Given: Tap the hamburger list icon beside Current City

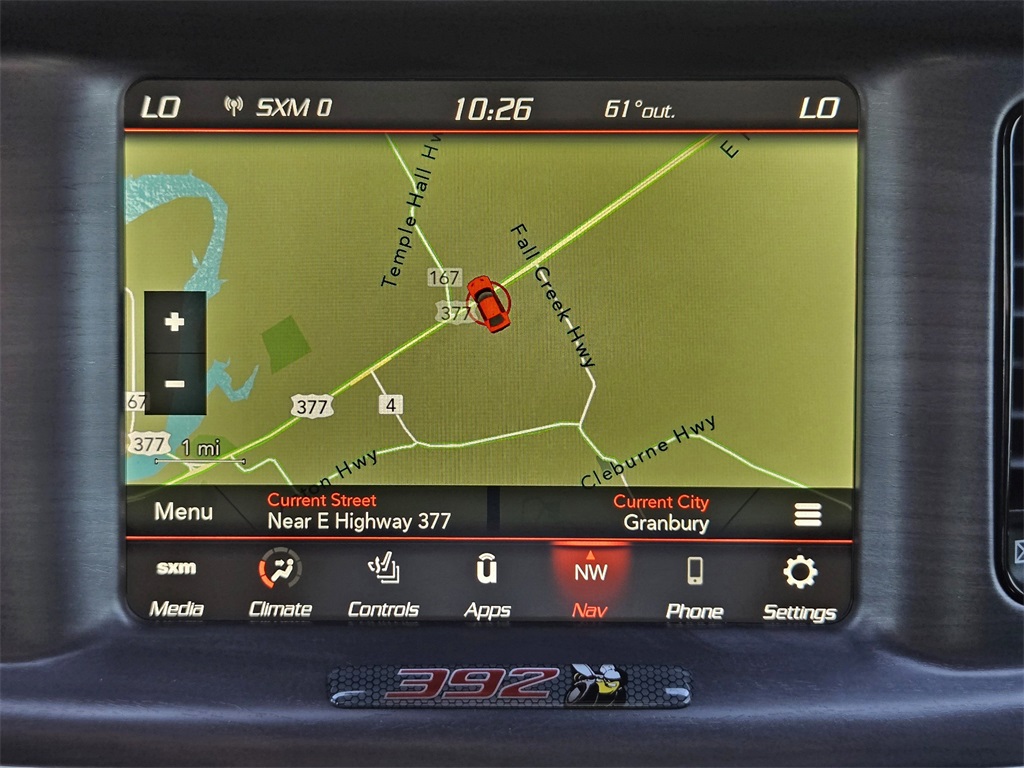Looking at the screenshot, I should [808, 514].
